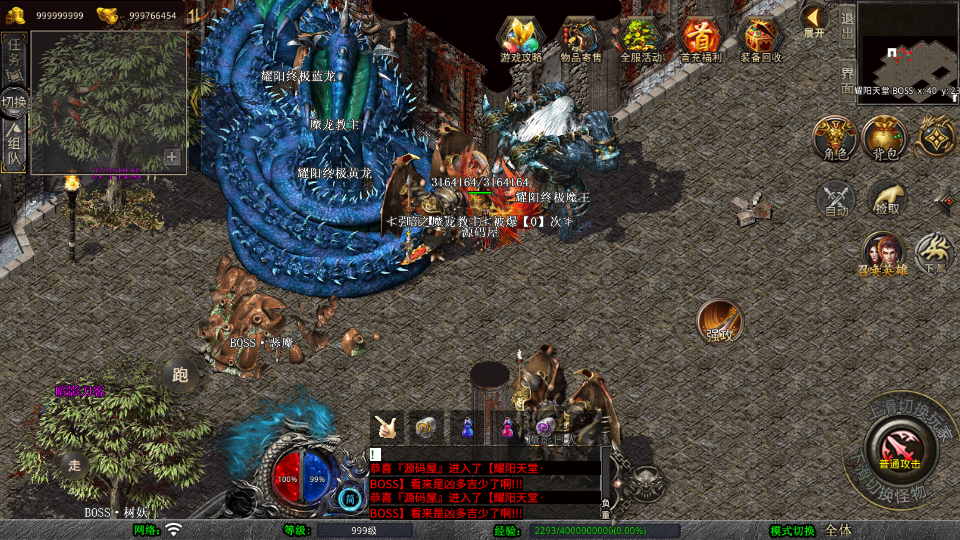Open the 物品寄售 consignment shop

click(x=580, y=39)
